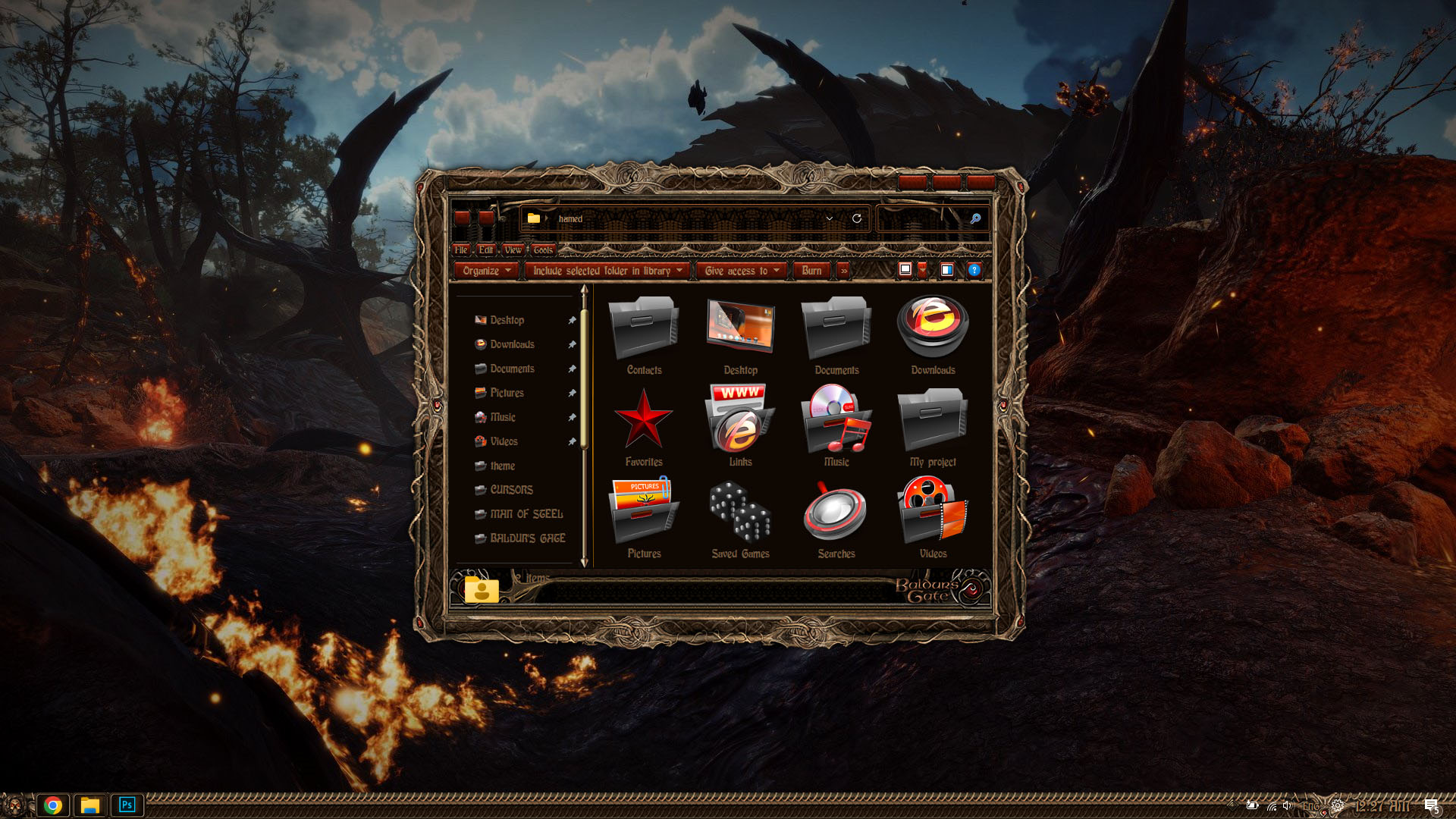1456x819 pixels.
Task: Open Photoshop from the taskbar
Action: (127, 805)
